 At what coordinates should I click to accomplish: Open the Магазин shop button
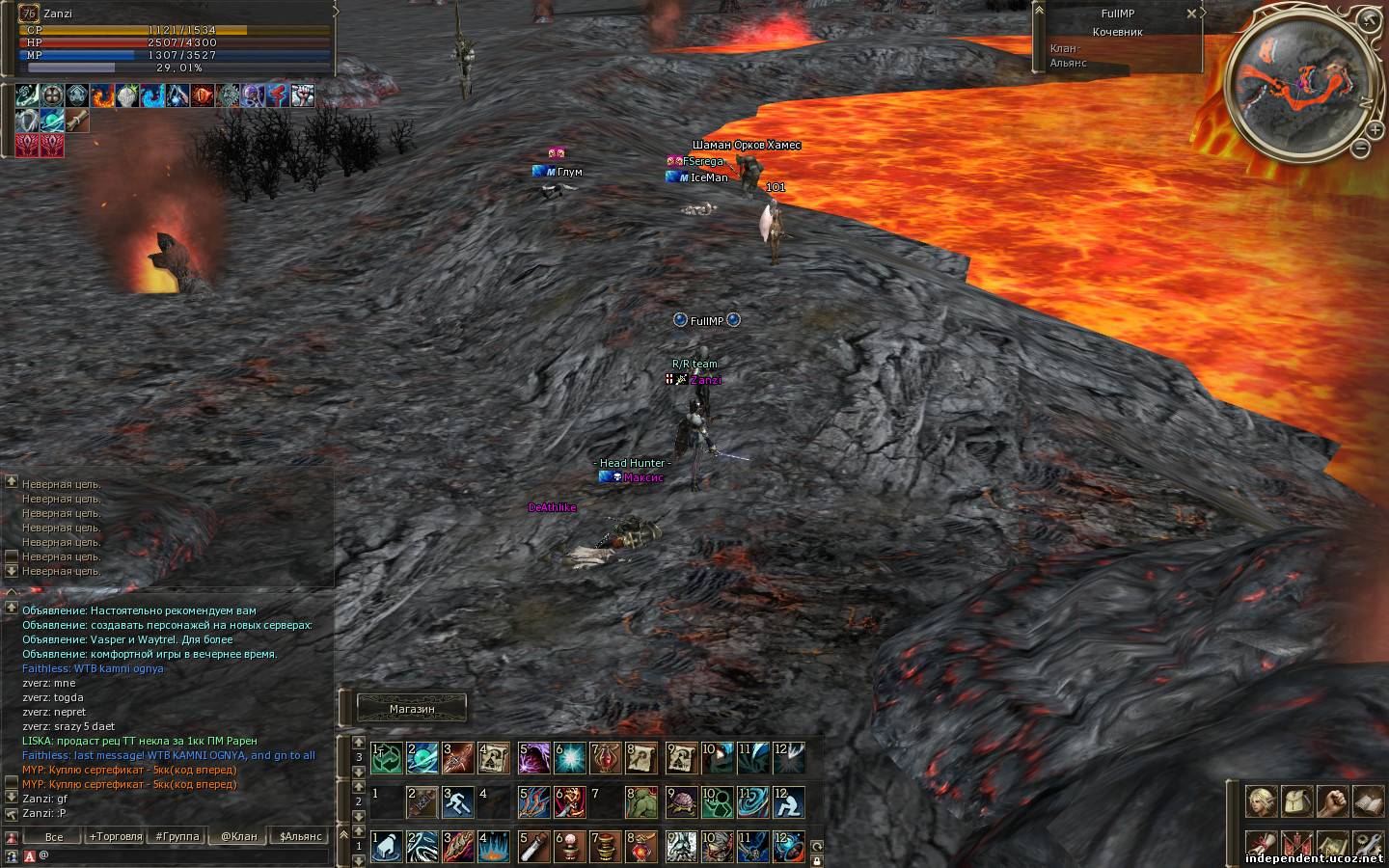click(412, 709)
